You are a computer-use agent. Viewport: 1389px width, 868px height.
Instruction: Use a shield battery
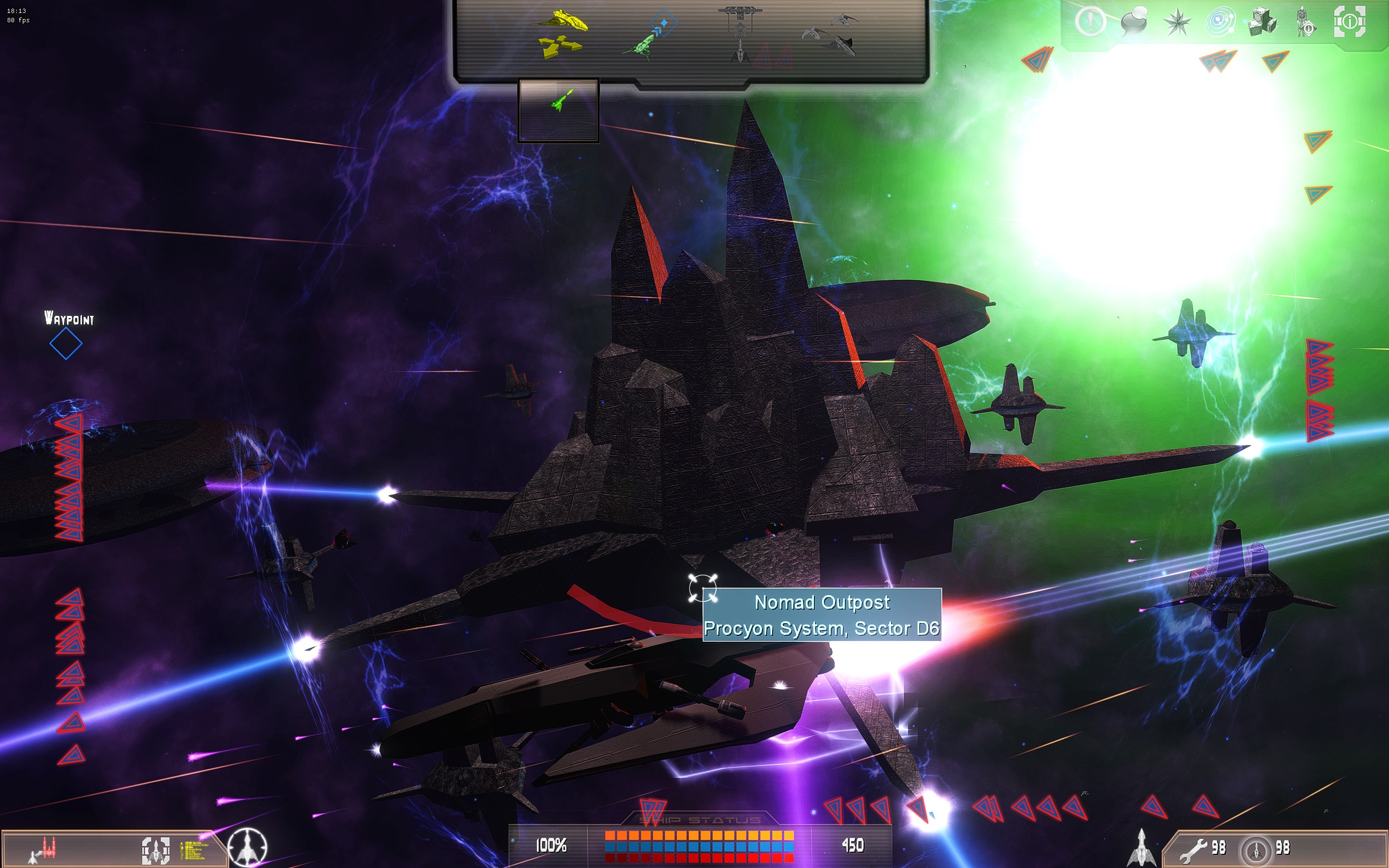1257,850
